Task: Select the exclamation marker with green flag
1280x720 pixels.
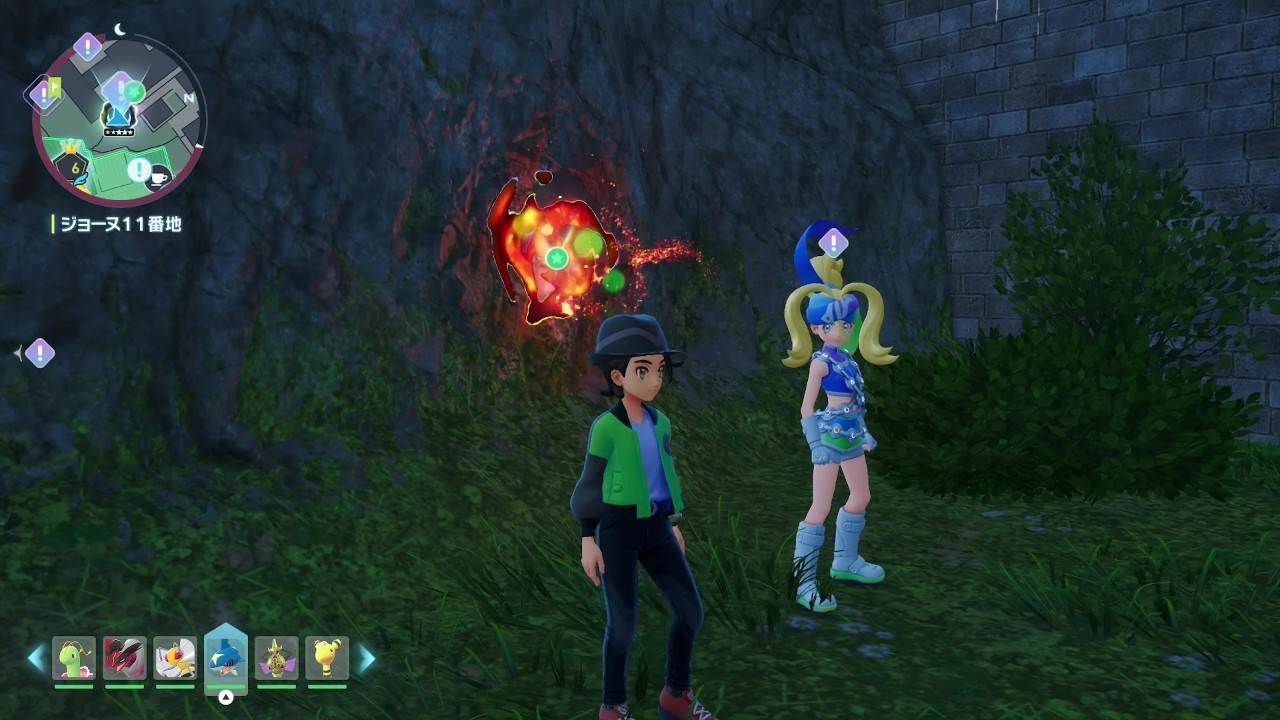Action: (44, 94)
